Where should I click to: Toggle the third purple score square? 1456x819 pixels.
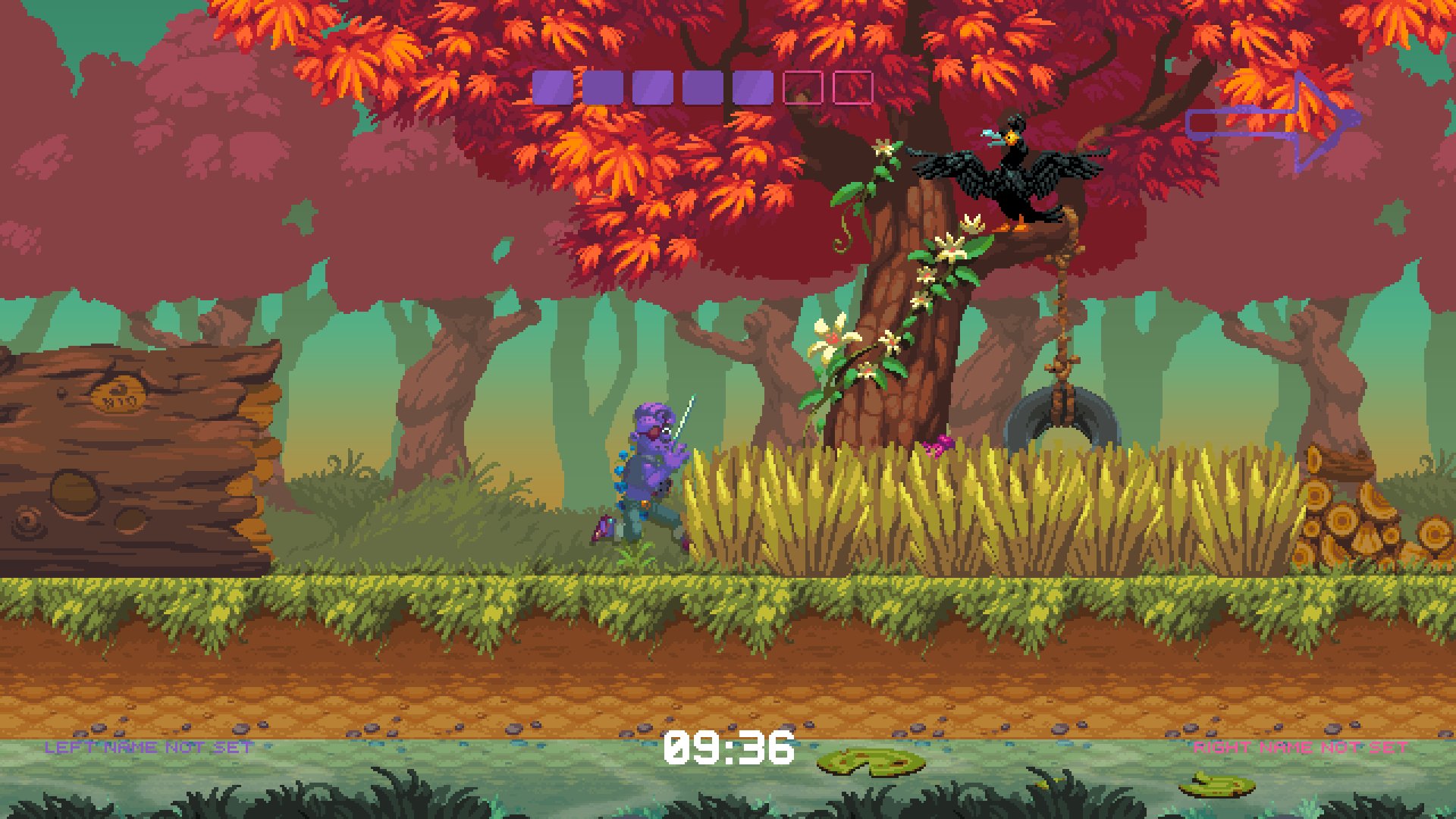654,86
